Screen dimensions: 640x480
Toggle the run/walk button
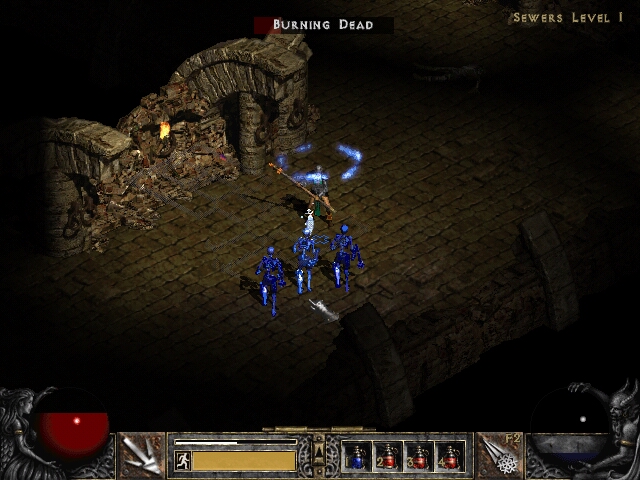[x=183, y=460]
